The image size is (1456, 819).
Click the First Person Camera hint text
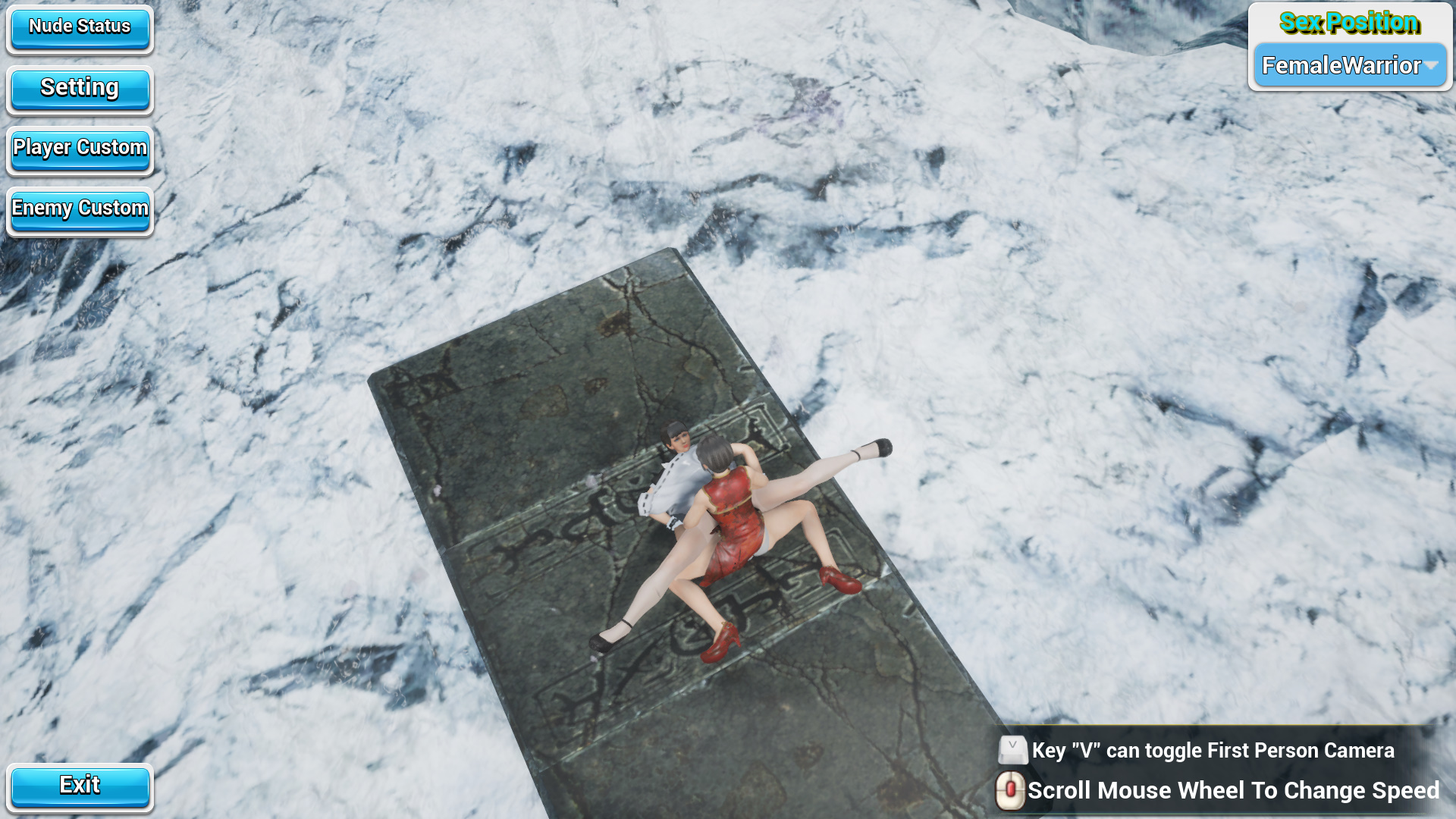point(1211,751)
